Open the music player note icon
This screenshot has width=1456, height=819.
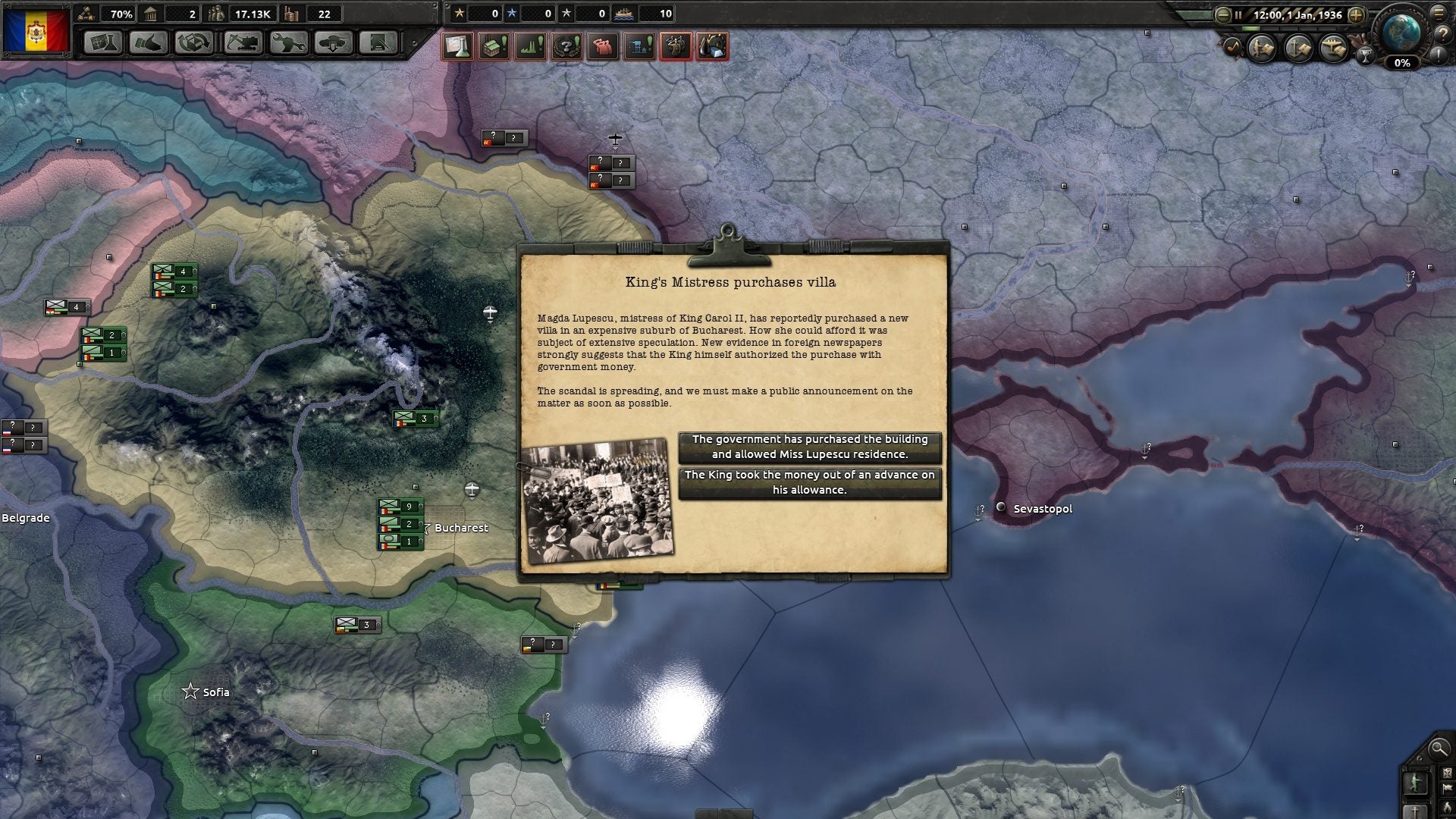1232,48
